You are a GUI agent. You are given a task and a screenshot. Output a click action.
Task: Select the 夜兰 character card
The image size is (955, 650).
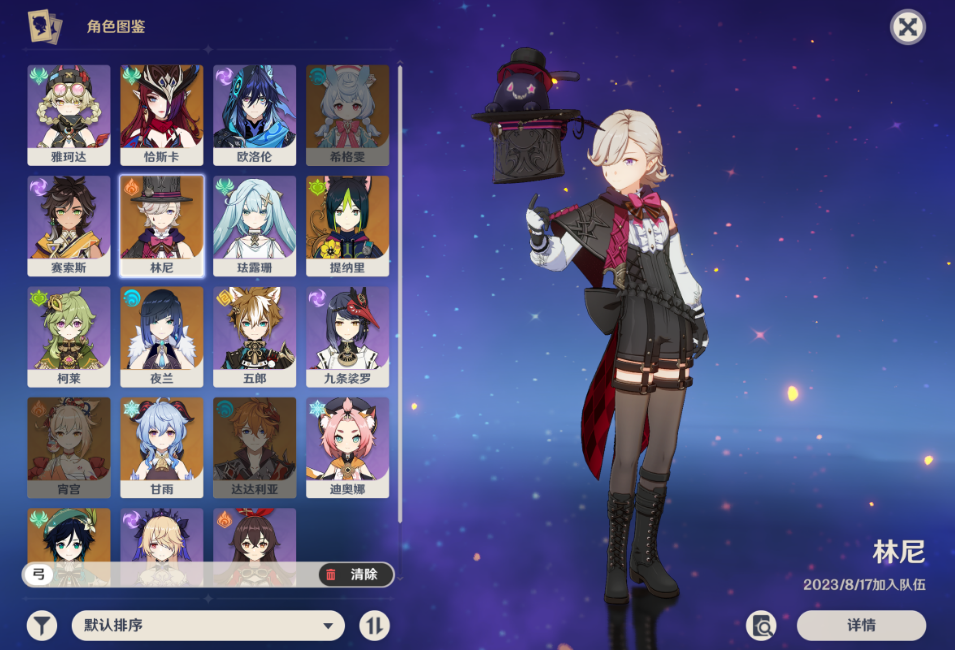click(x=162, y=337)
